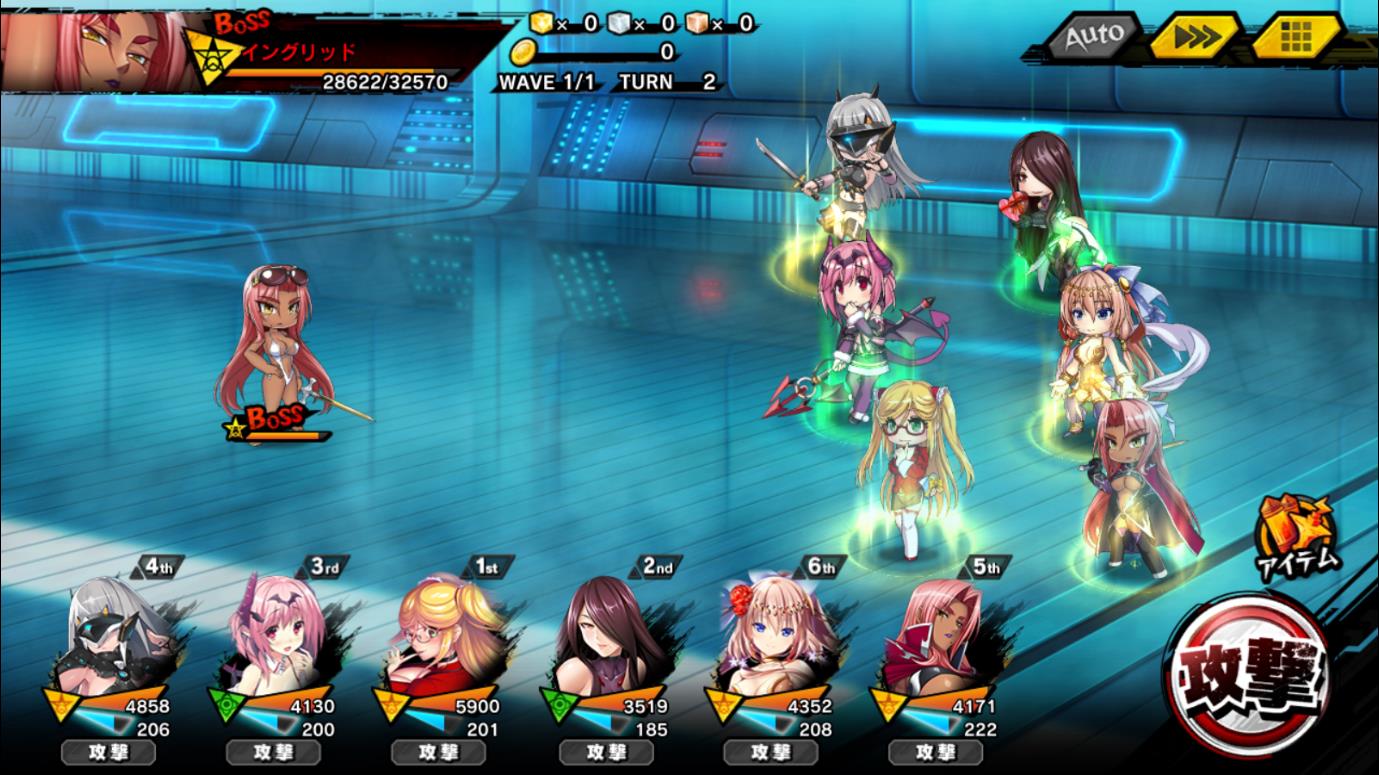The width and height of the screenshot is (1379, 775).
Task: Change 攻撃 command under the 5th character
Action: pyautogui.click(x=935, y=752)
